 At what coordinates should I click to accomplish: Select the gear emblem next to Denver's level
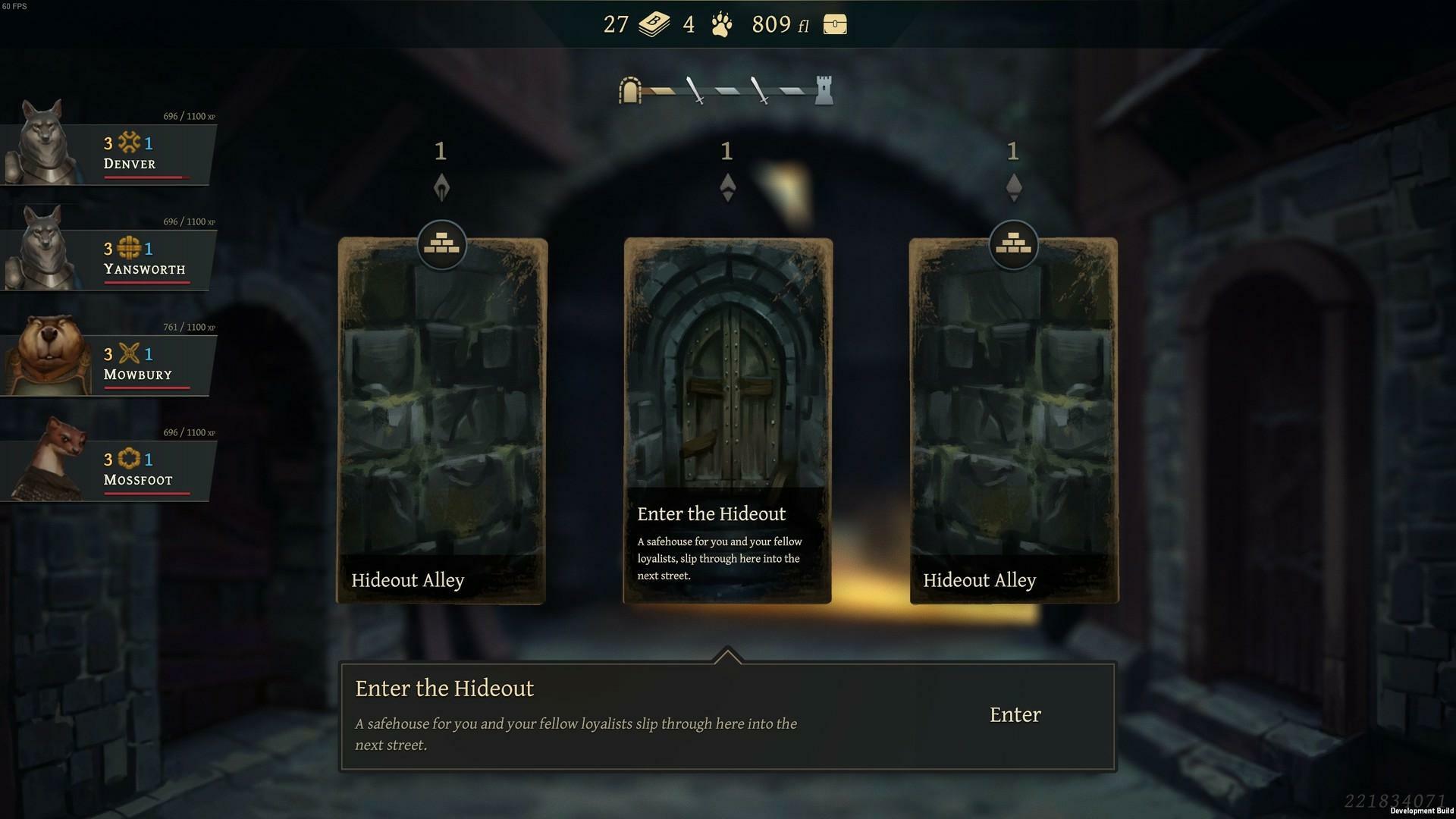pos(127,143)
